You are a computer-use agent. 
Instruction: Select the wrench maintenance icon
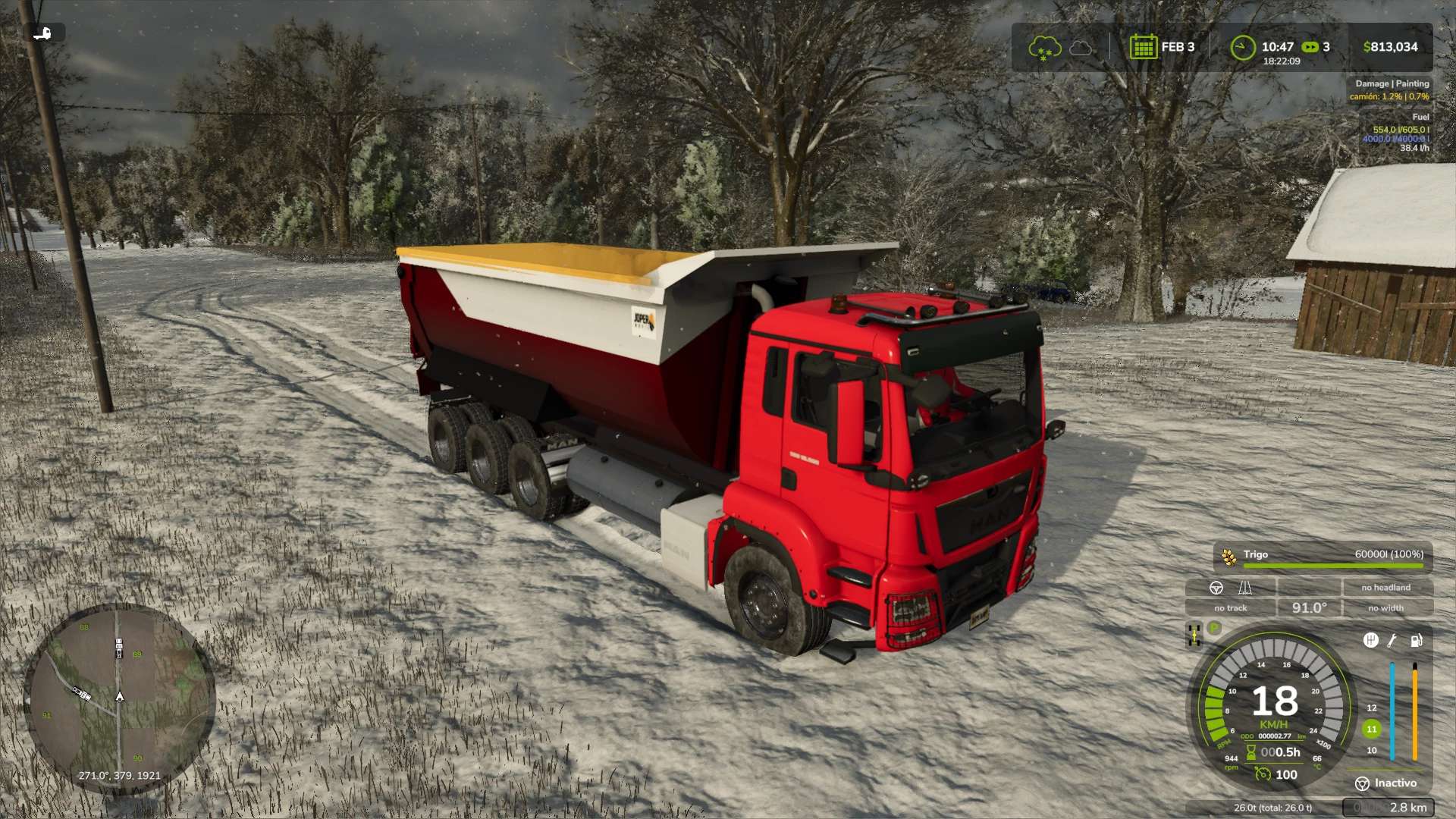(1392, 640)
